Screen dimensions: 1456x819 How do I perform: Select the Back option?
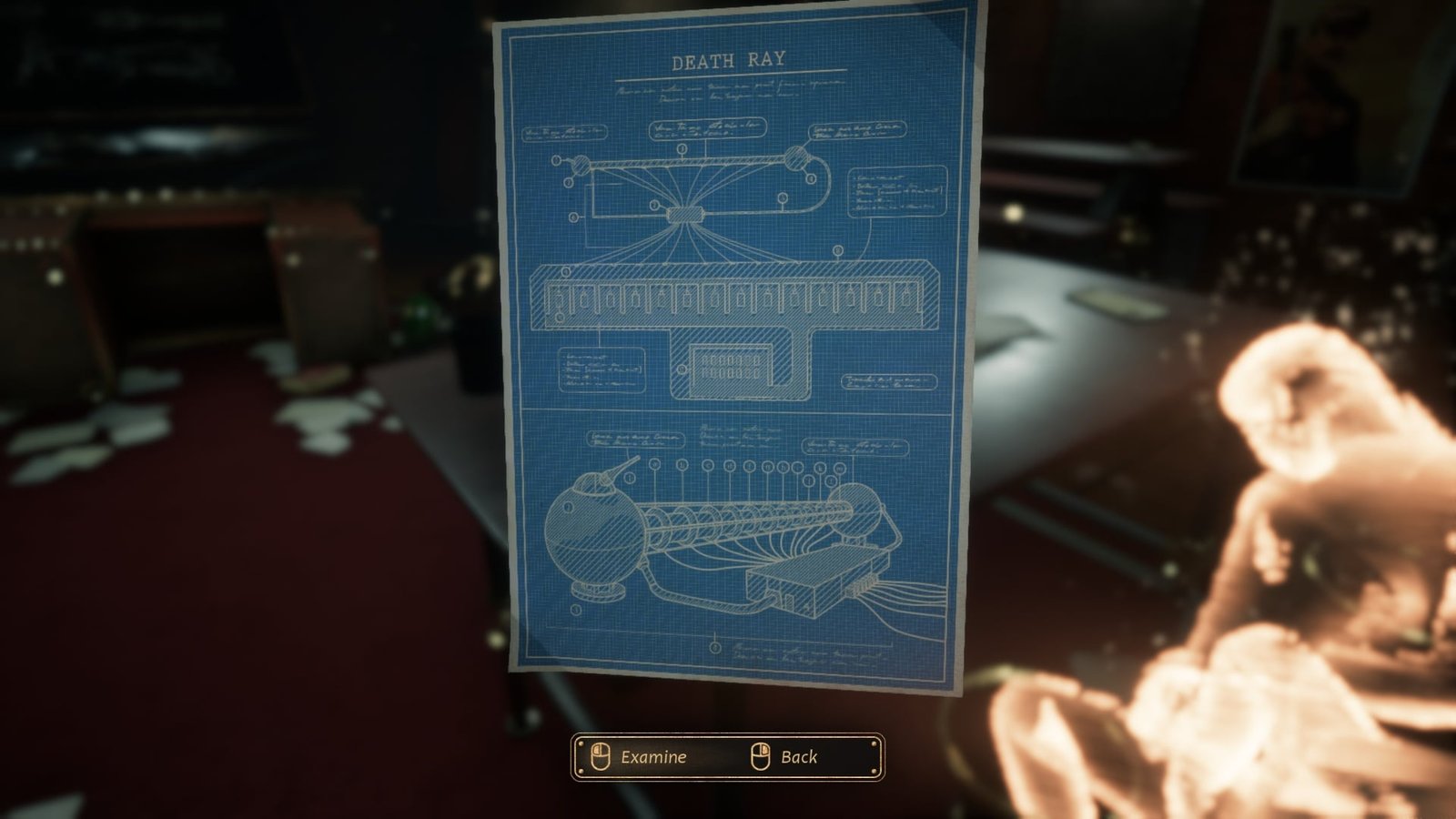798,757
